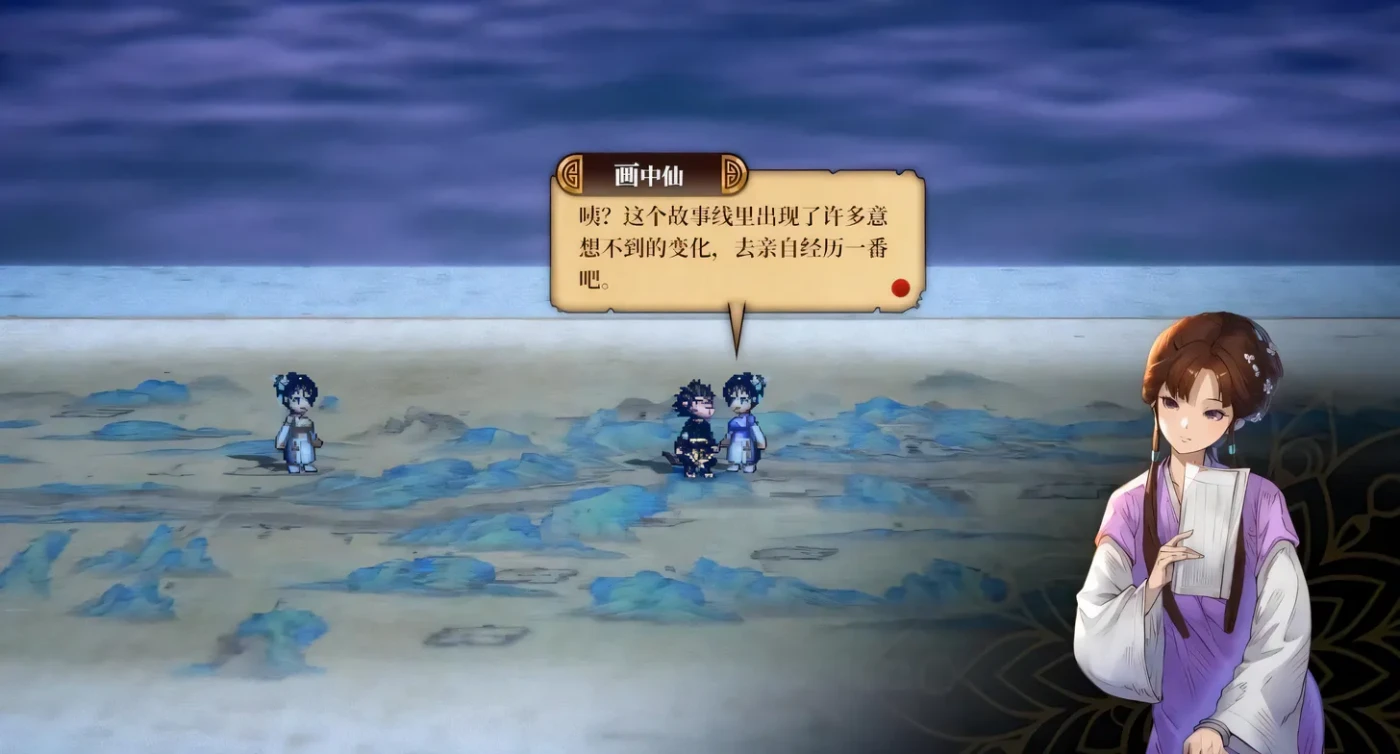Click the right bronze ornament on the nameplate

(x=732, y=174)
